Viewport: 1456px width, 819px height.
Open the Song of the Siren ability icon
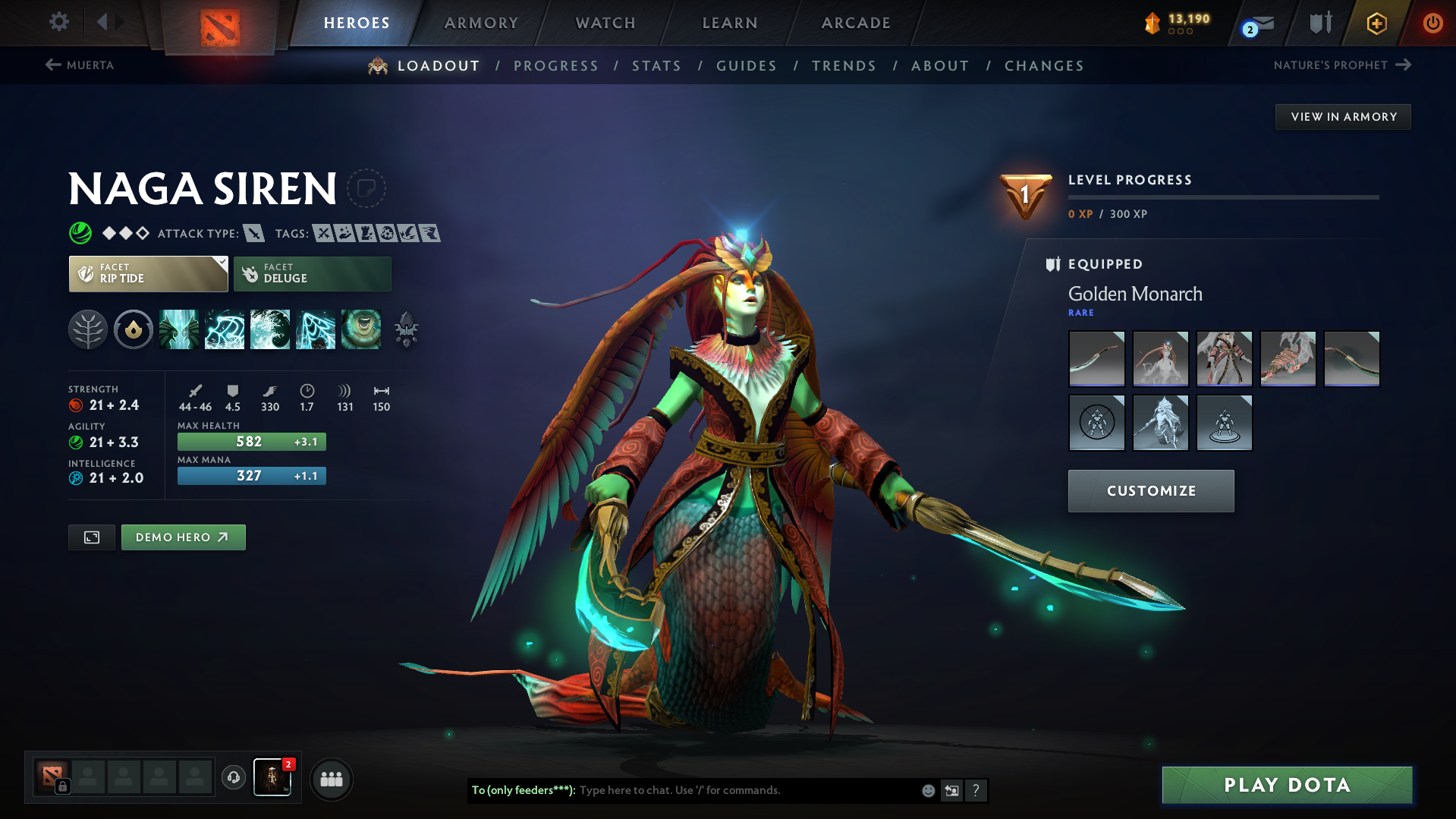[x=362, y=329]
